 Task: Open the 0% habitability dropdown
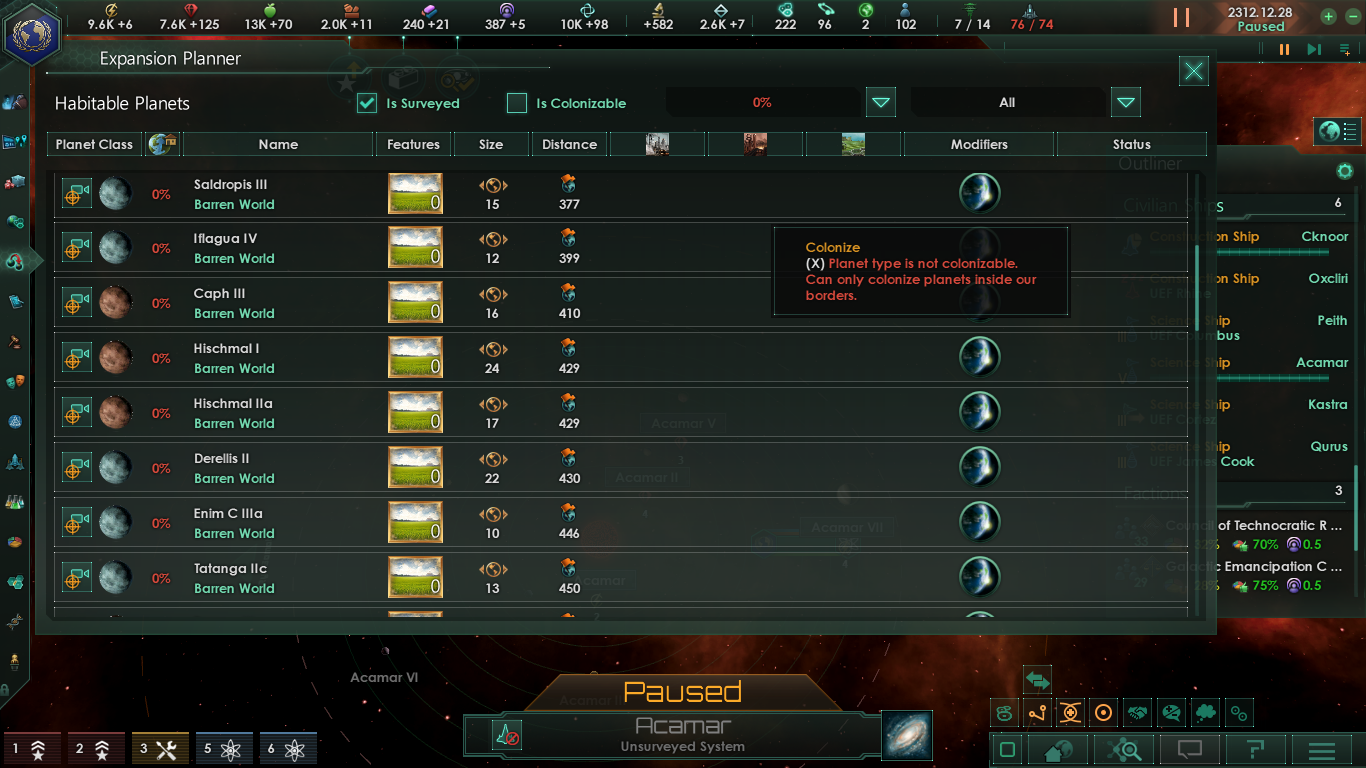click(x=880, y=102)
